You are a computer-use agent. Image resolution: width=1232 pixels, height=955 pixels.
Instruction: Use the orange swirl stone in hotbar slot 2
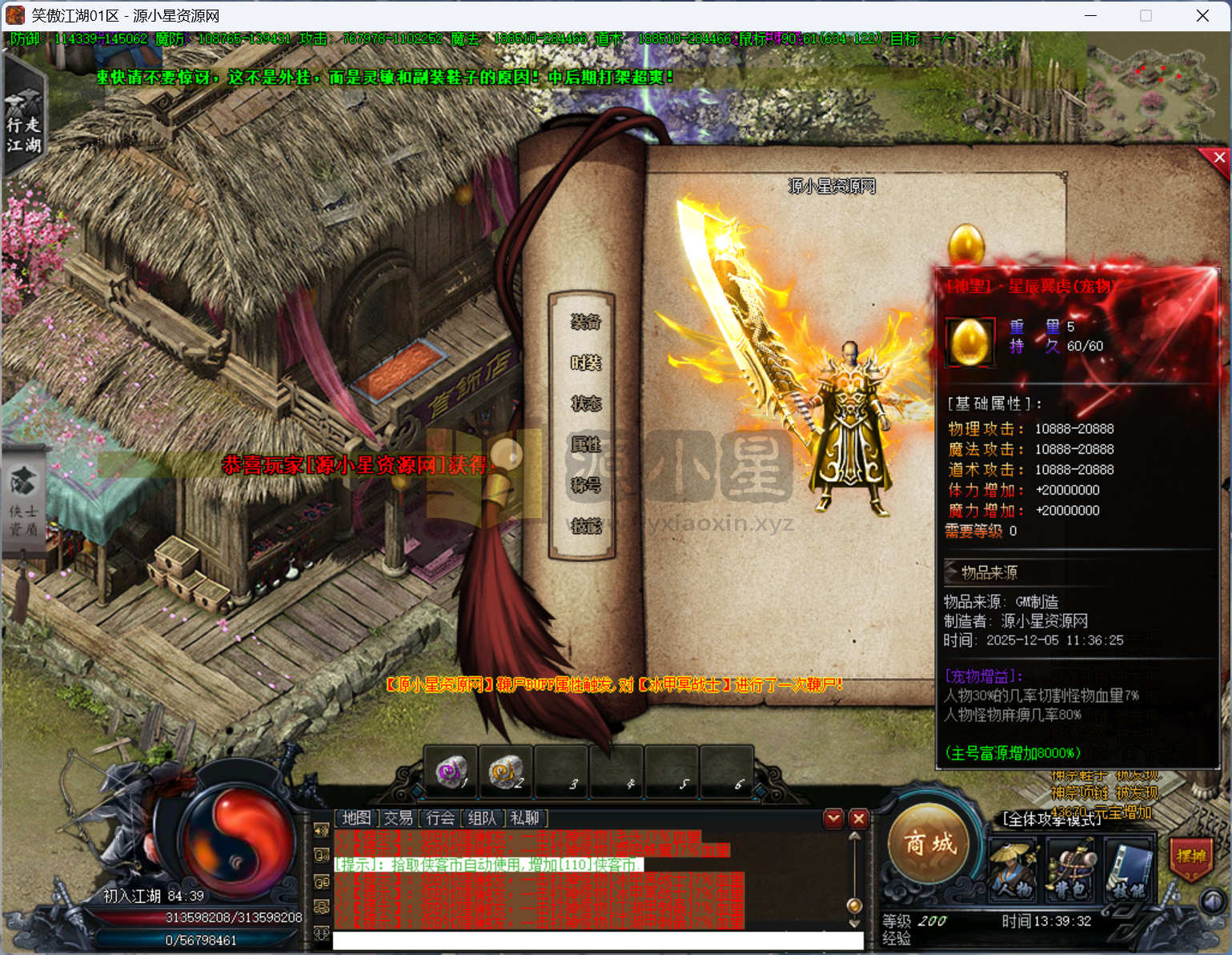coord(505,771)
